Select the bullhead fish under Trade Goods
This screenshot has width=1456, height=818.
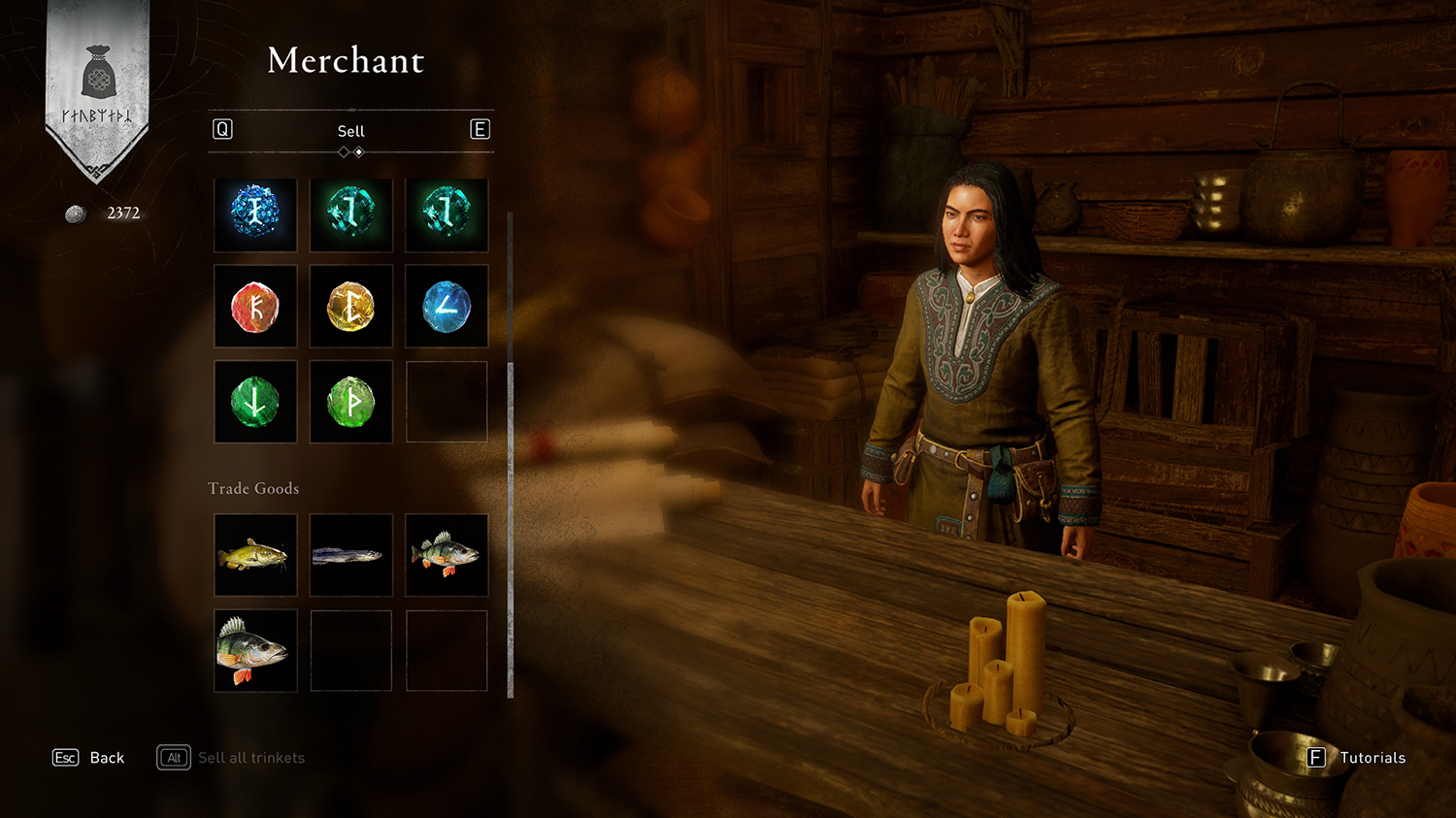tap(255, 554)
